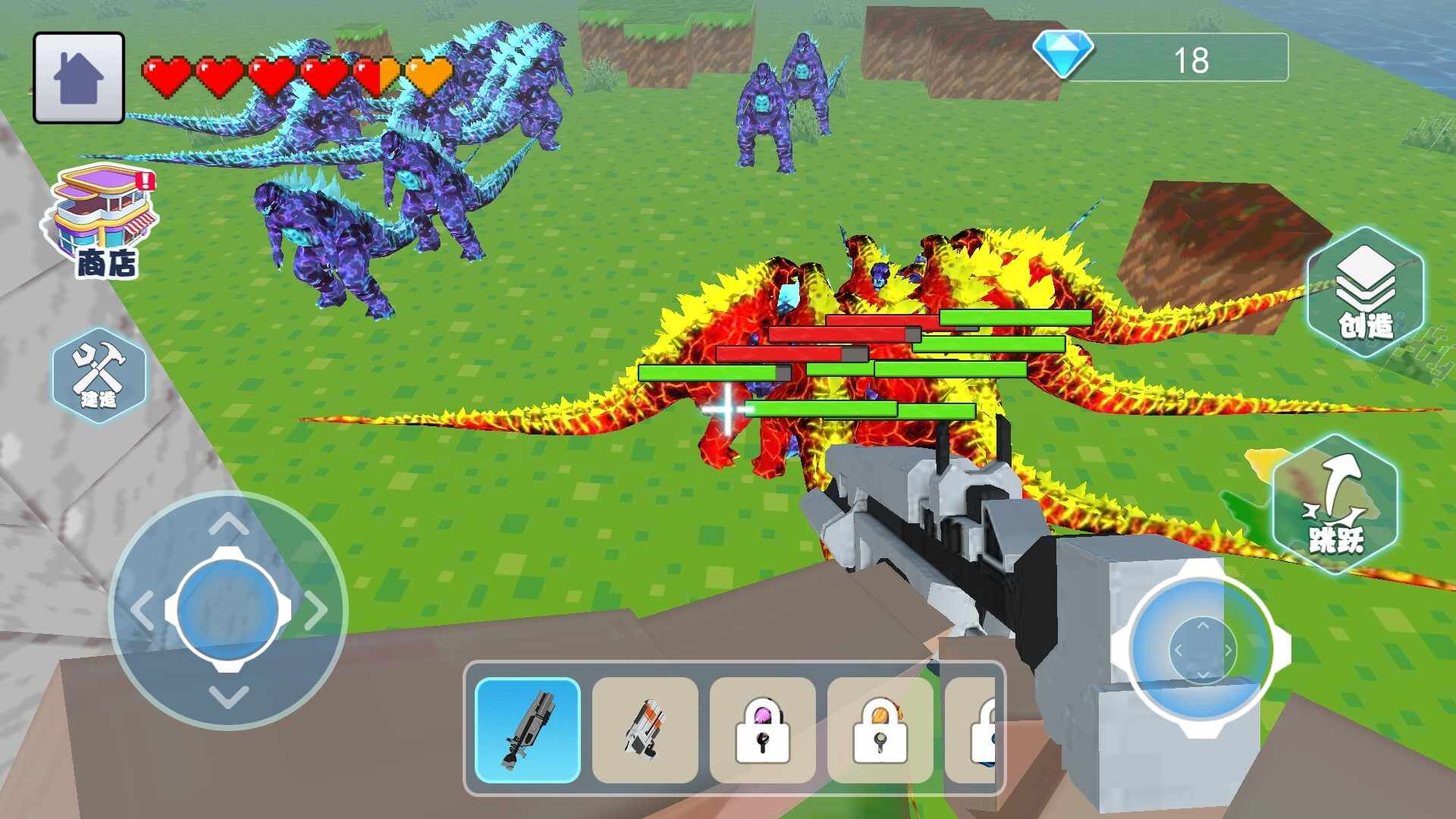Screen dimensions: 1456x819
Task: Click the blue diamond currency icon
Action: [1063, 55]
